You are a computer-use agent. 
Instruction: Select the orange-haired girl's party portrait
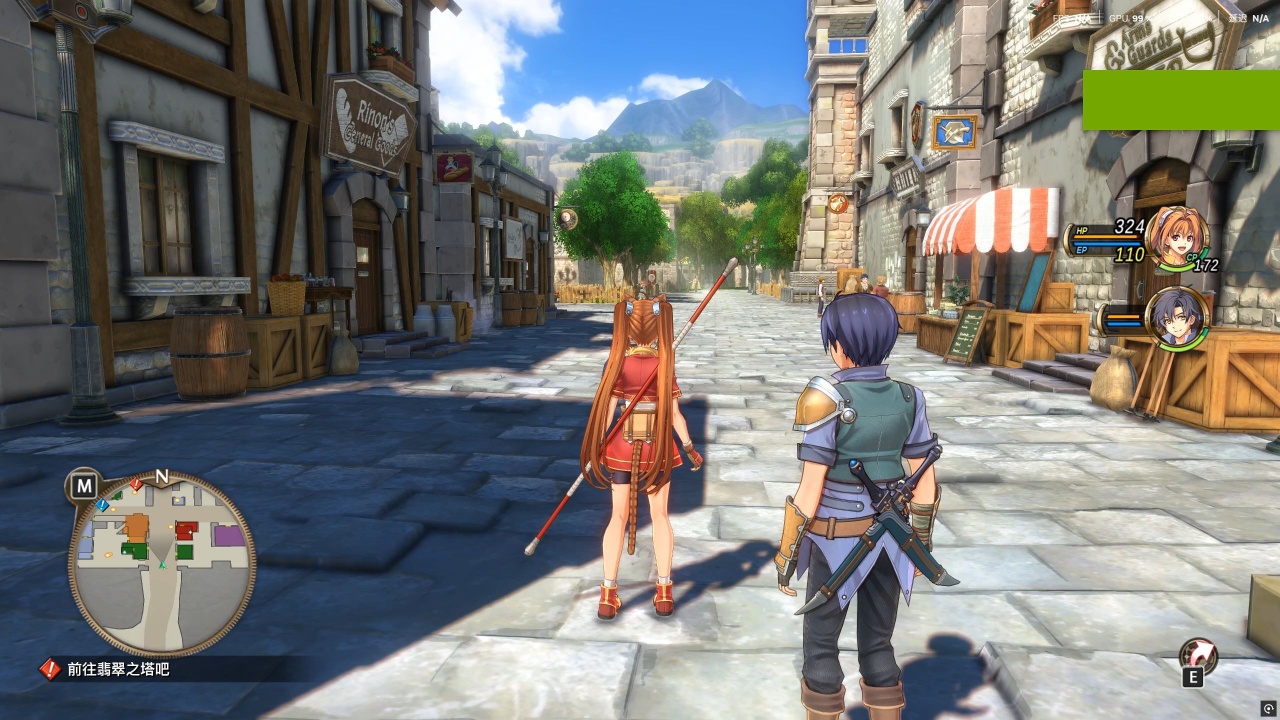pyautogui.click(x=1176, y=237)
